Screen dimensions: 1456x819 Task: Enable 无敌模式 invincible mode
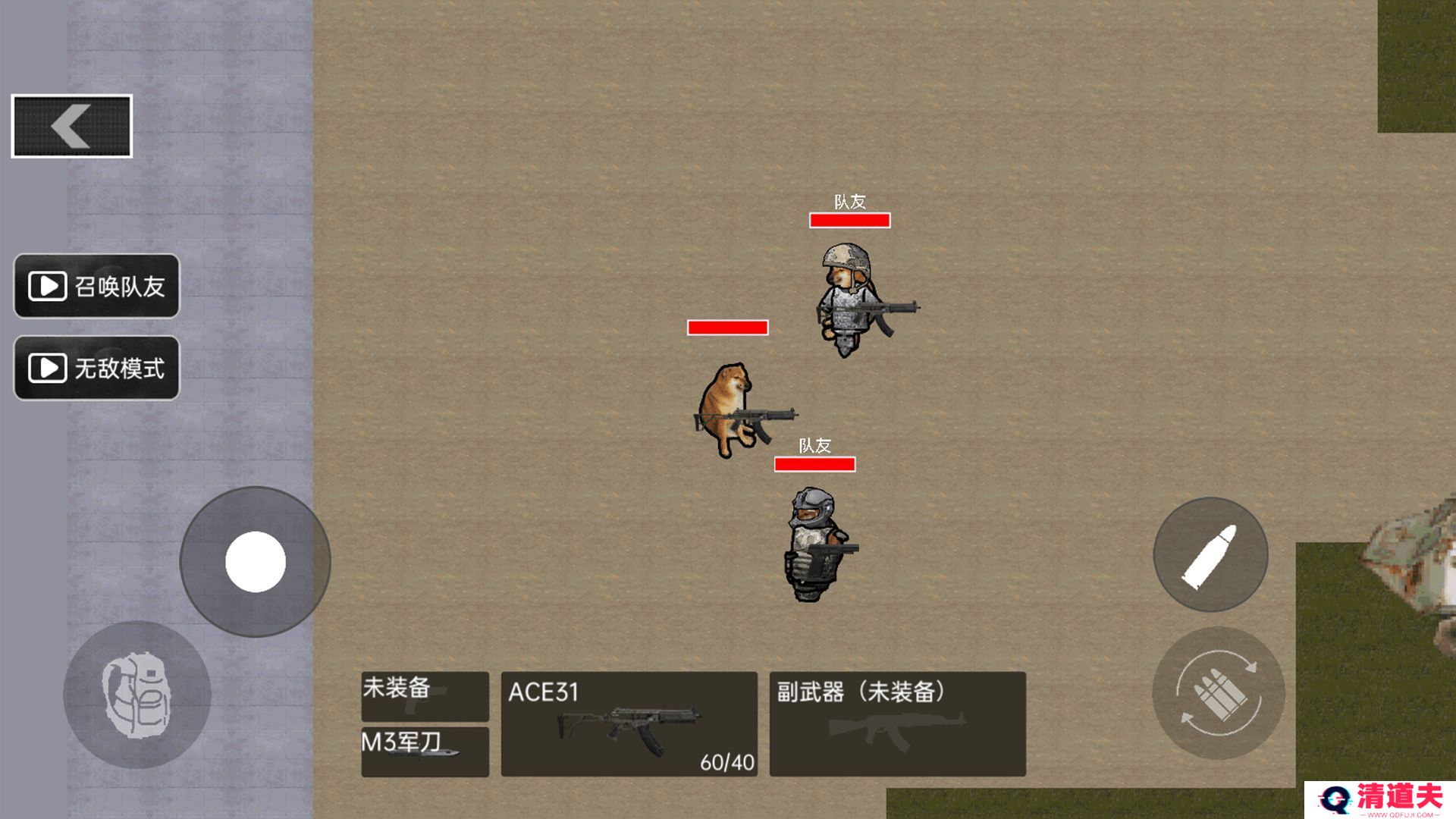(x=96, y=368)
